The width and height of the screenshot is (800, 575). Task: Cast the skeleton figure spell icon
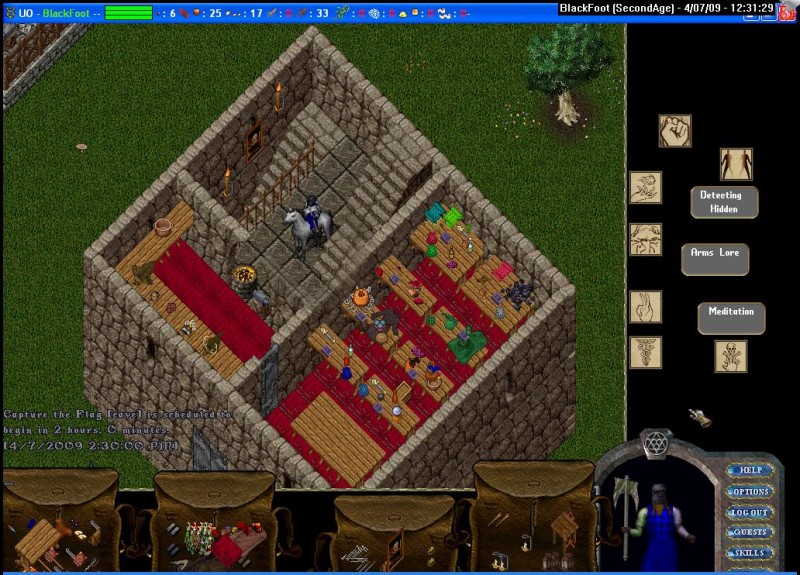(x=730, y=356)
